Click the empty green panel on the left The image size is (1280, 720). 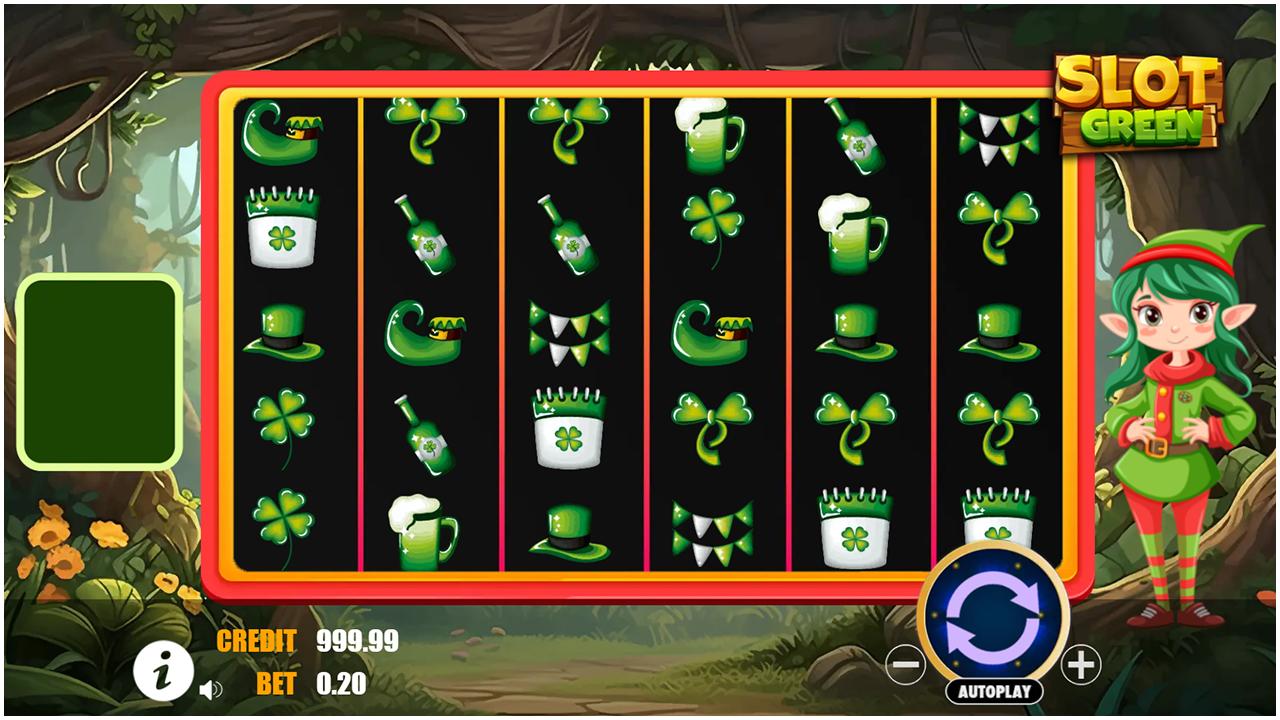[x=98, y=370]
